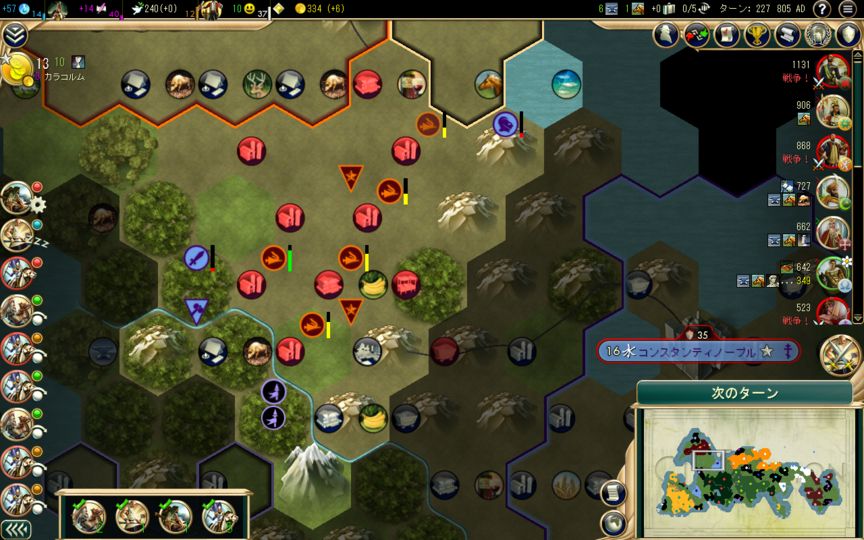The width and height of the screenshot is (864, 540).
Task: Expand the double-chevron dropdown at top left
Action: pyautogui.click(x=14, y=36)
